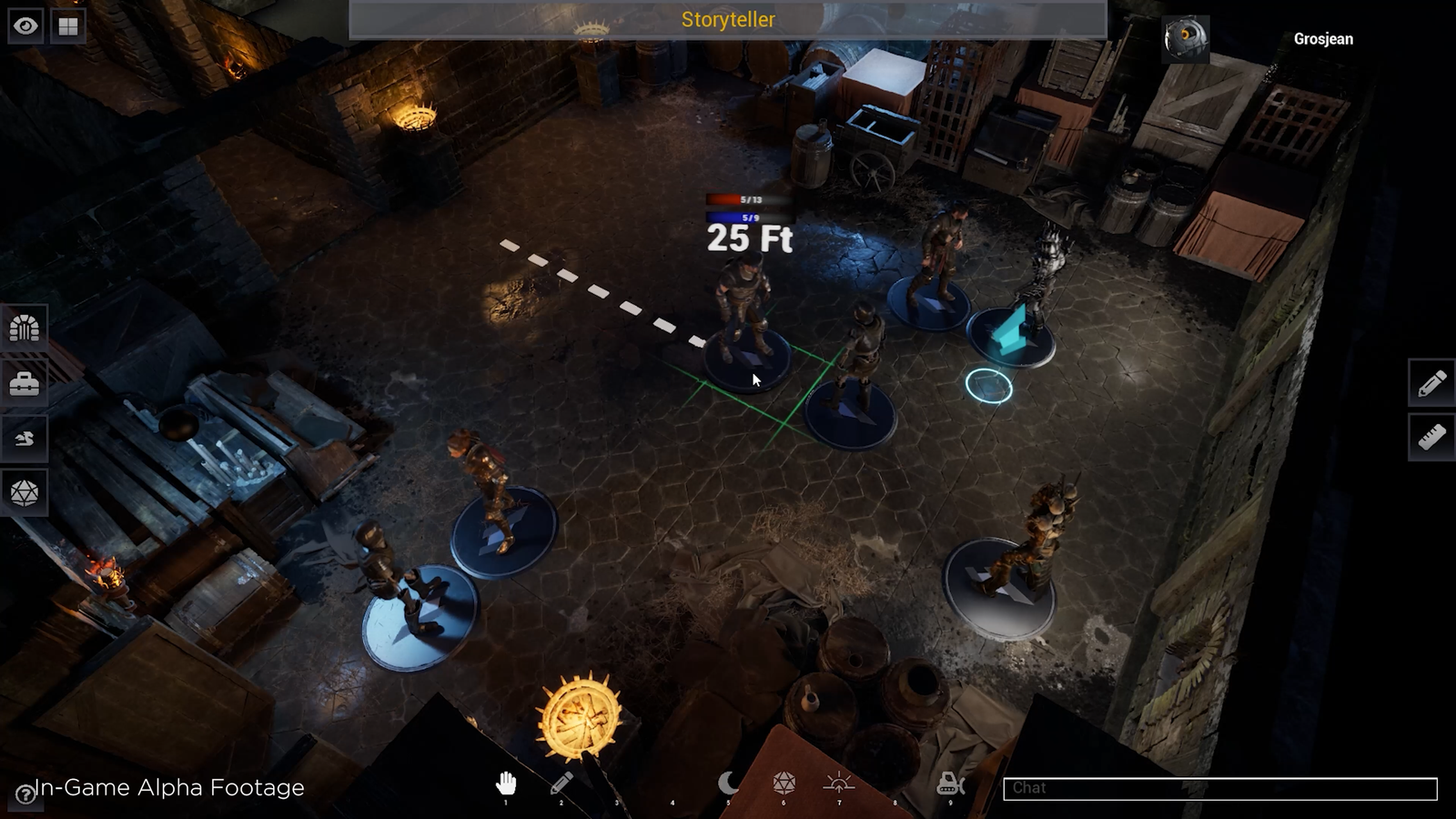Image resolution: width=1456 pixels, height=819 pixels.
Task: Activate the ruler measuring tool
Action: pos(1431,438)
